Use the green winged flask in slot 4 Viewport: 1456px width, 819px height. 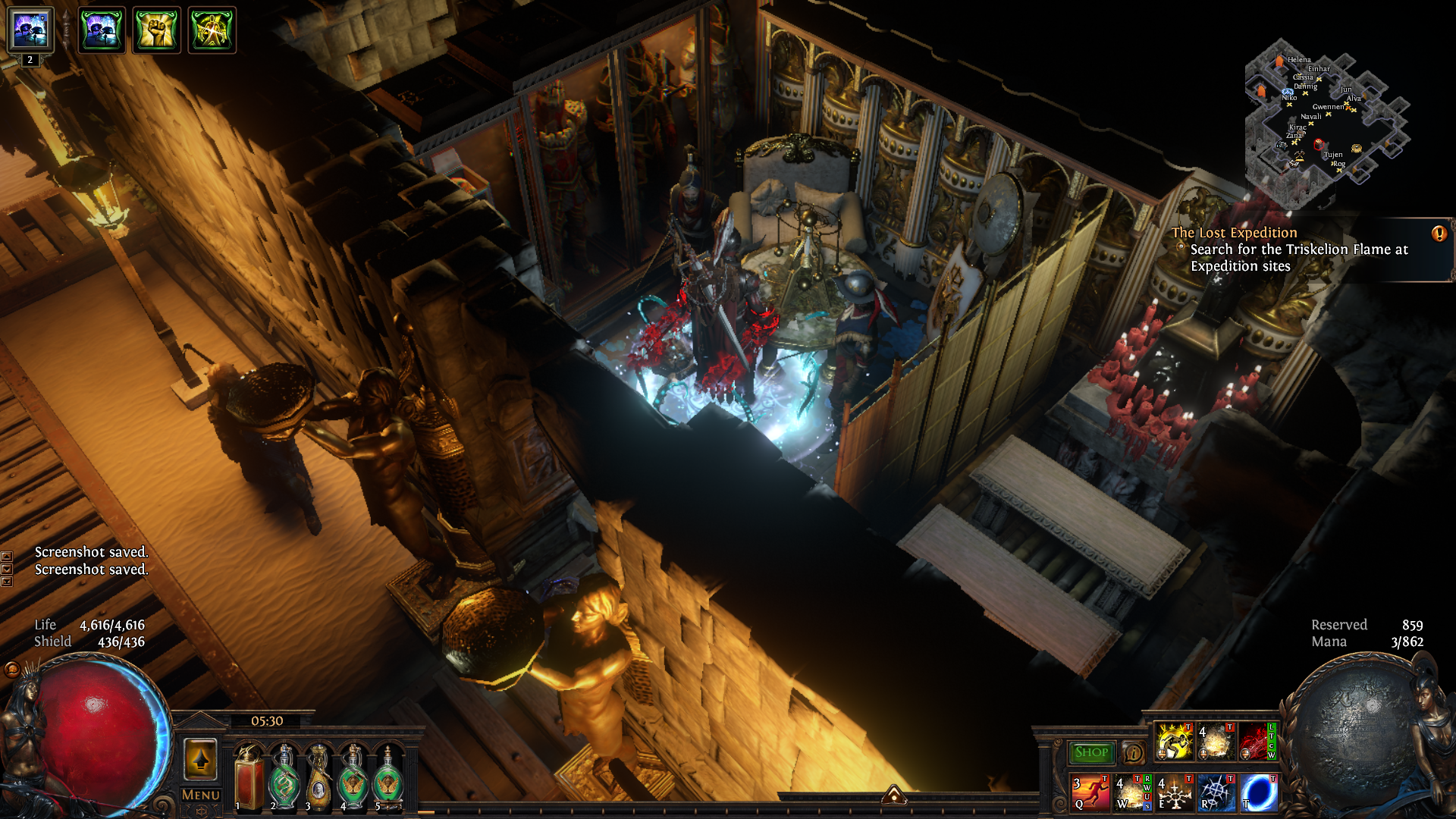click(x=353, y=777)
